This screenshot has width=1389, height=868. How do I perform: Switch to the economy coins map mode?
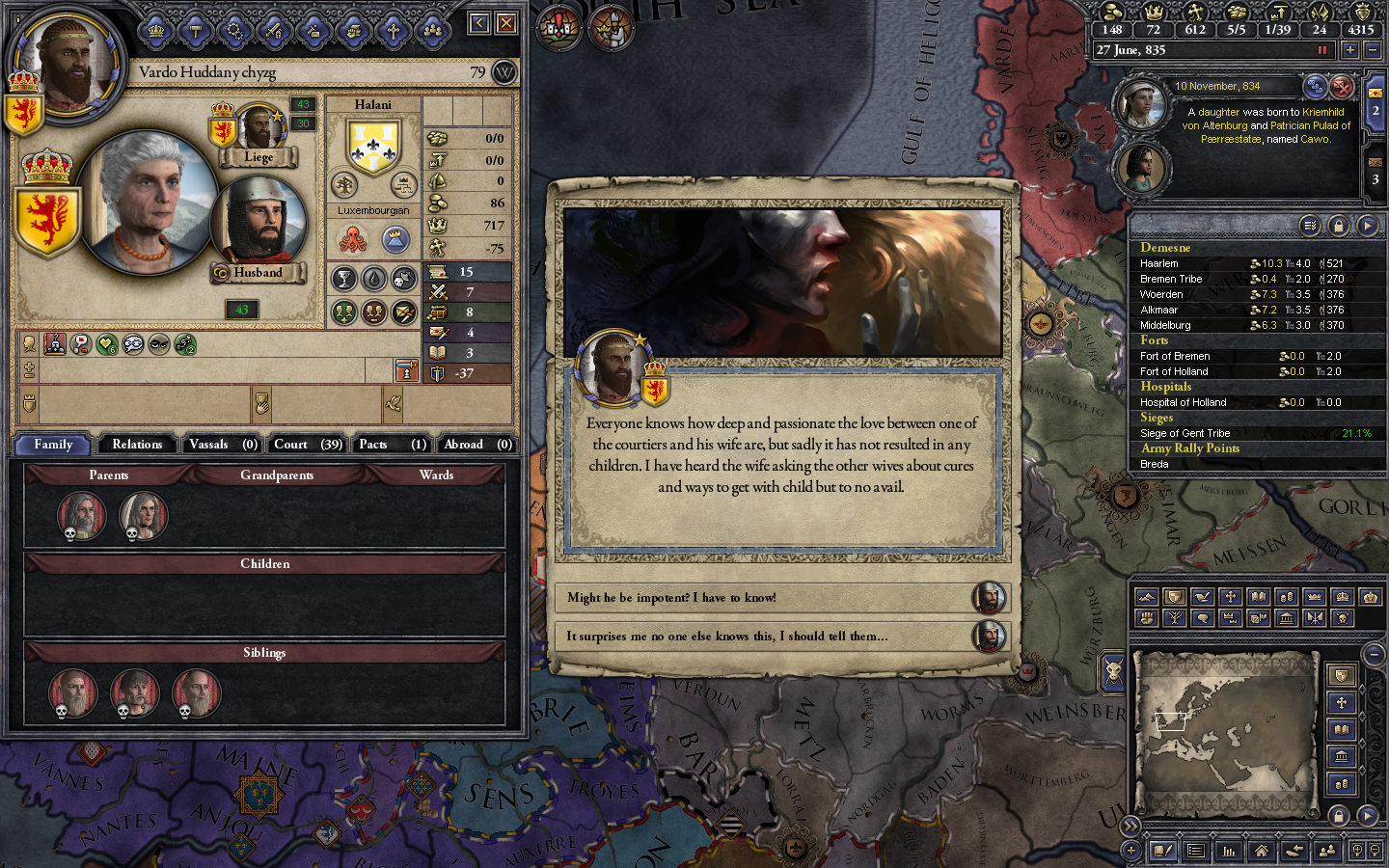click(x=1286, y=596)
